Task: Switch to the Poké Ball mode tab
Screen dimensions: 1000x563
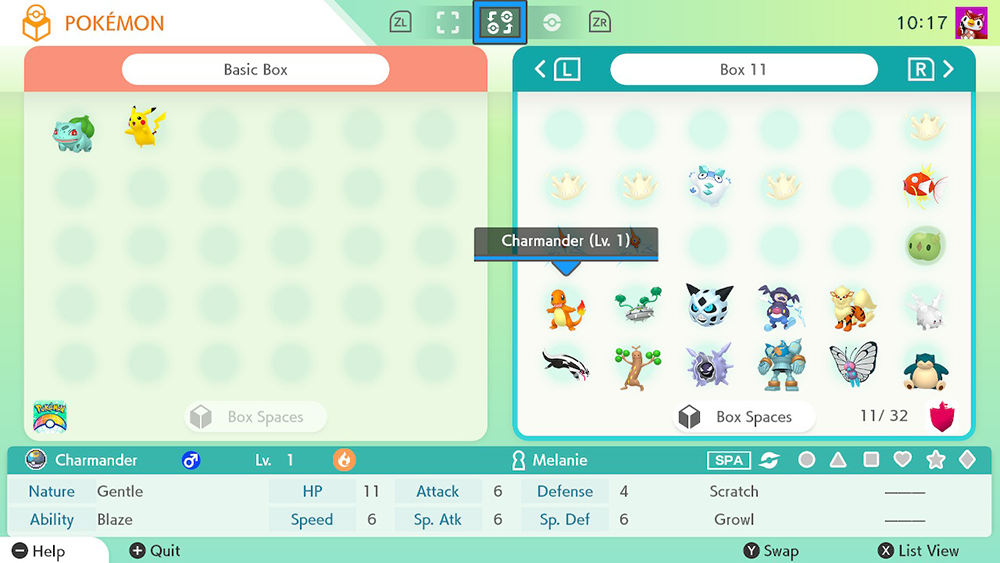Action: pyautogui.click(x=552, y=22)
